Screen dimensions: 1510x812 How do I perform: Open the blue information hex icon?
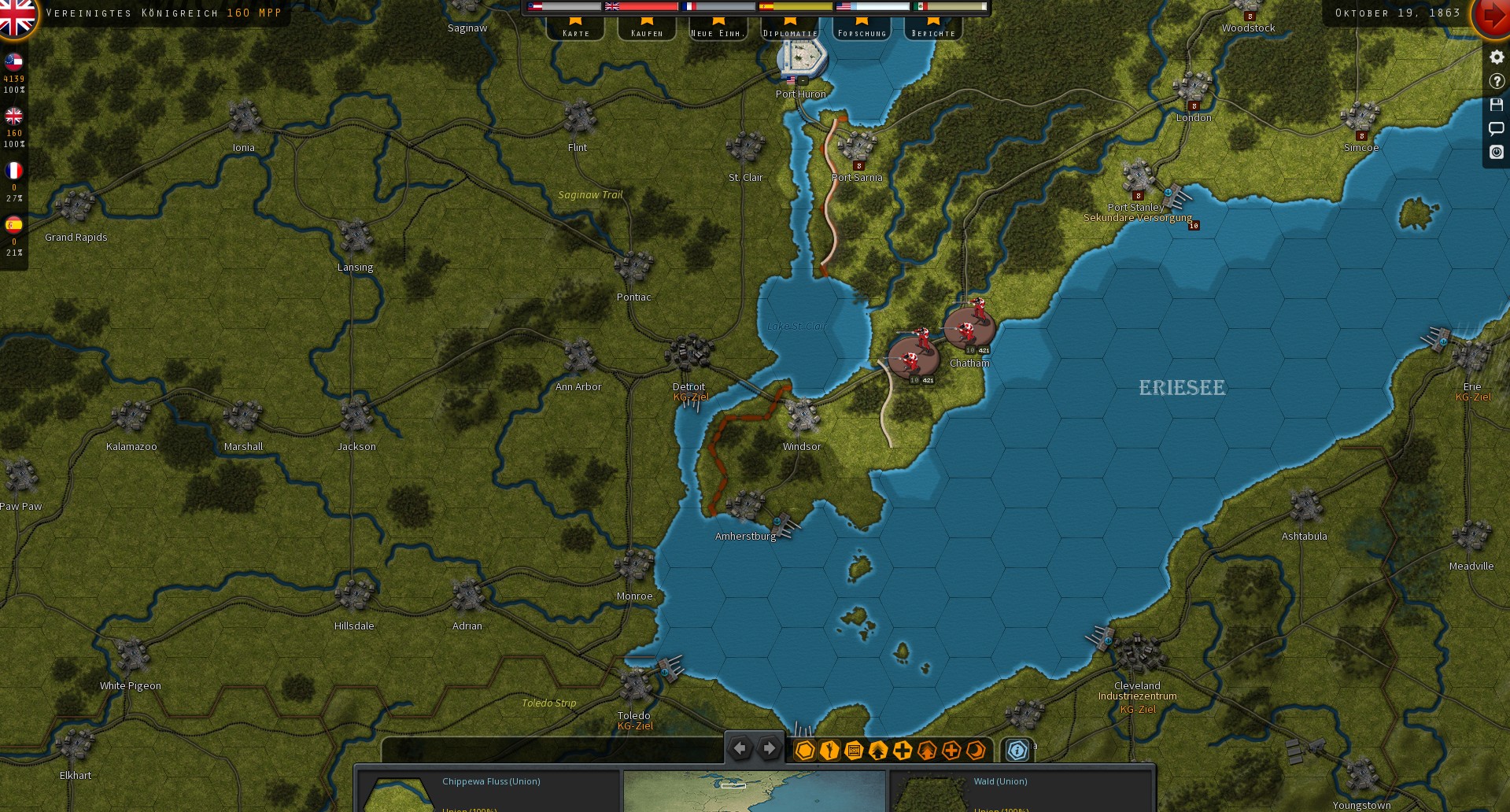pos(1017,750)
